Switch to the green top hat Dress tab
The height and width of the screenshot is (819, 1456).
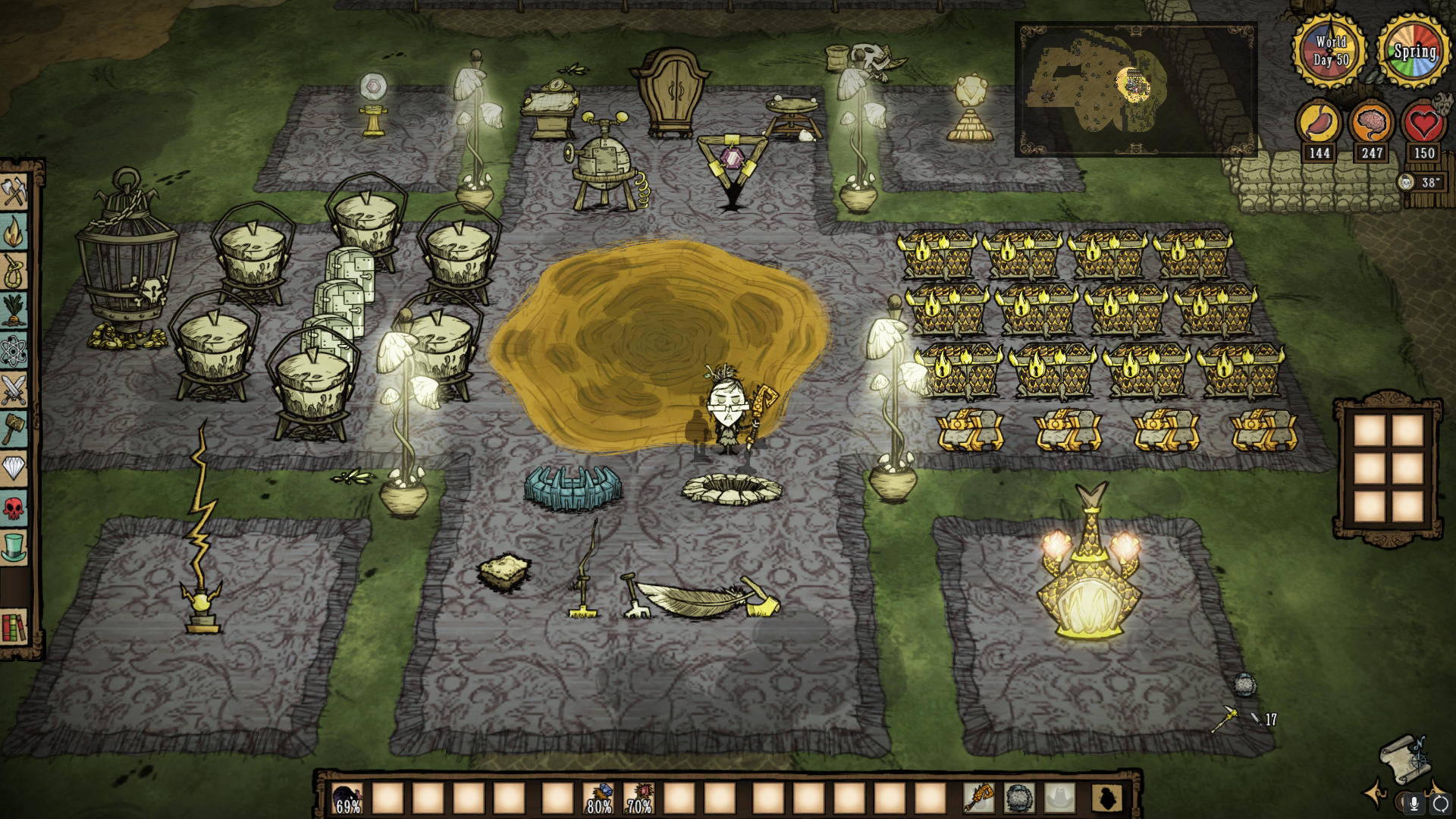[x=14, y=548]
